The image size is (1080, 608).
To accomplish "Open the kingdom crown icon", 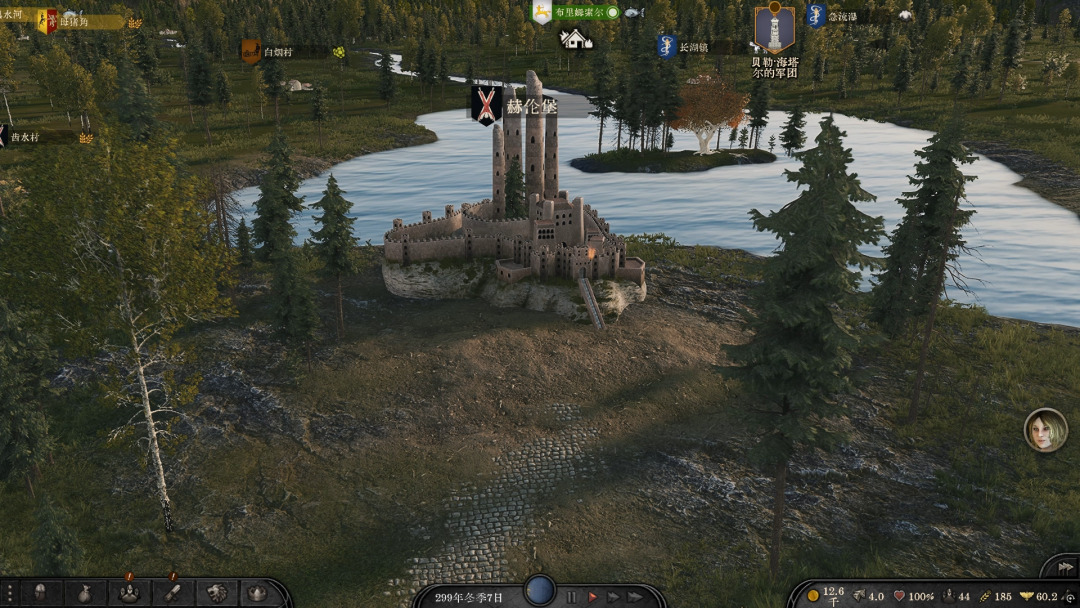I will (257, 593).
